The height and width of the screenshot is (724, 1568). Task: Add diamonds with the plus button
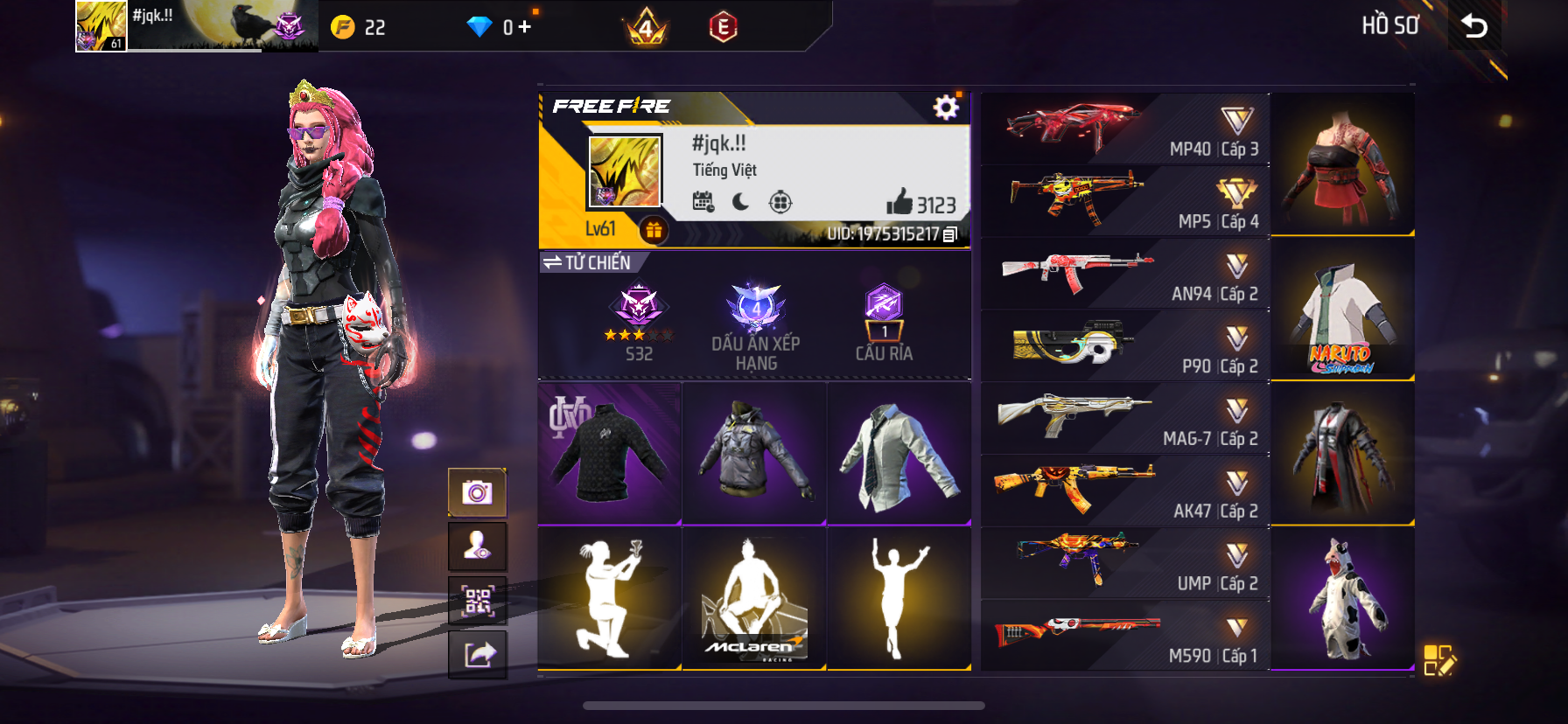(525, 27)
